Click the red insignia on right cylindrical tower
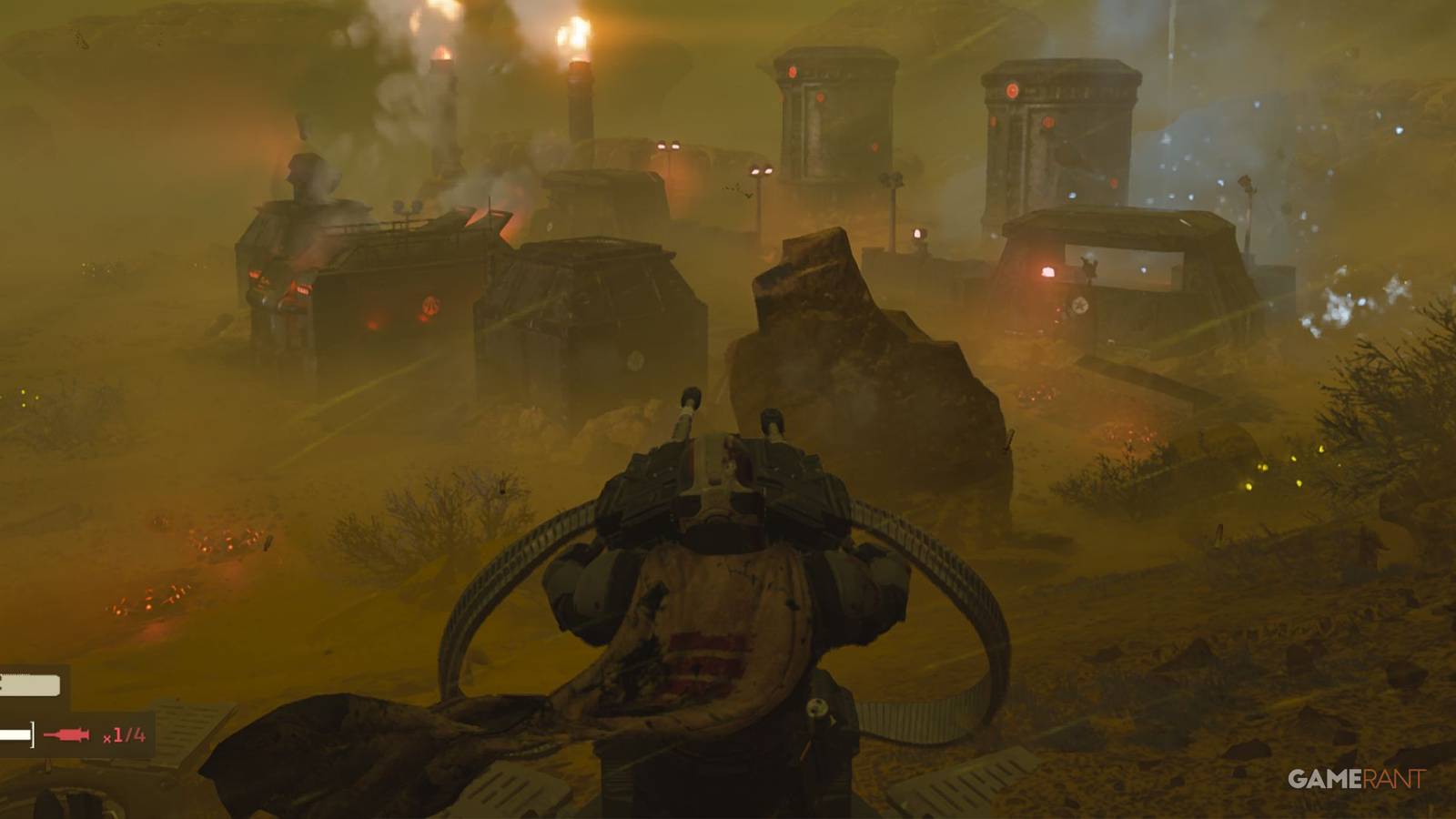The width and height of the screenshot is (1456, 819). (1013, 91)
